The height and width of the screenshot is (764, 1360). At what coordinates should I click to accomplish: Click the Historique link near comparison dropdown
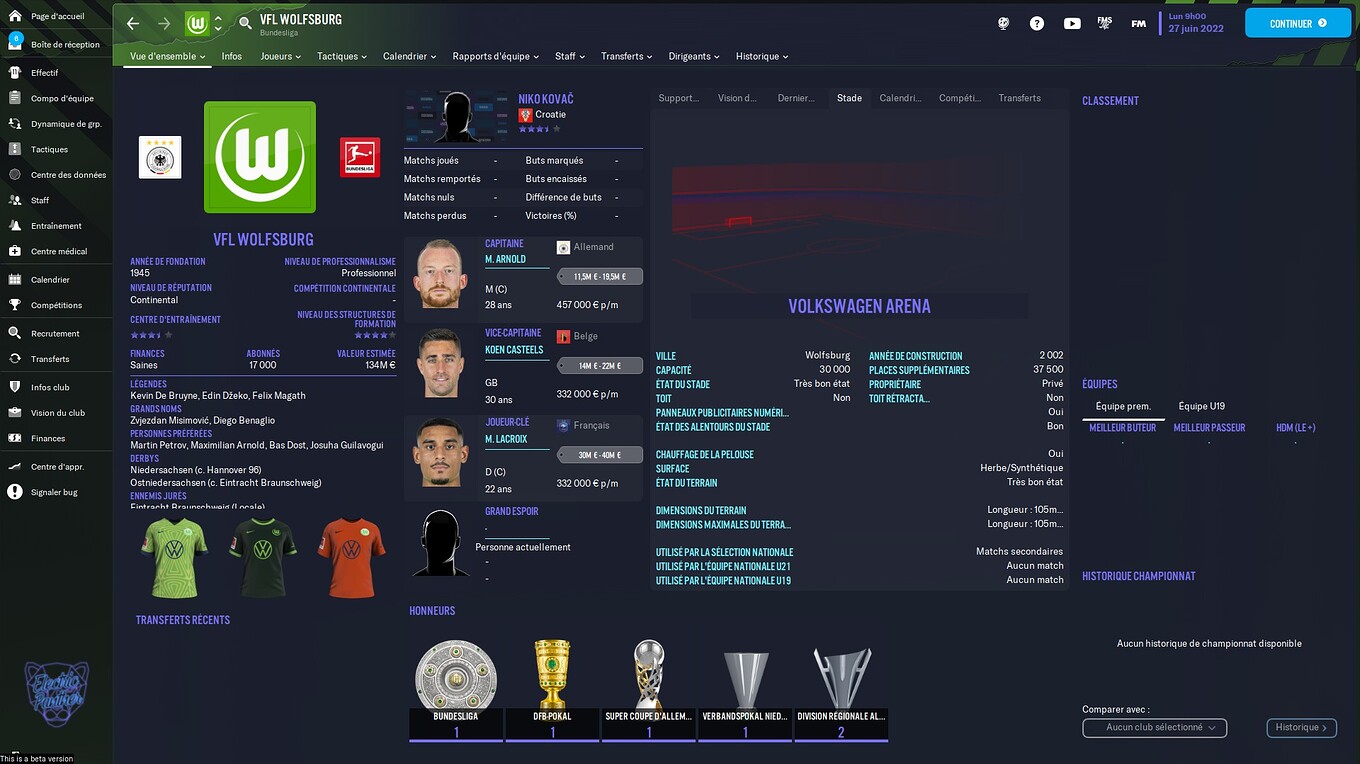[x=1300, y=728]
